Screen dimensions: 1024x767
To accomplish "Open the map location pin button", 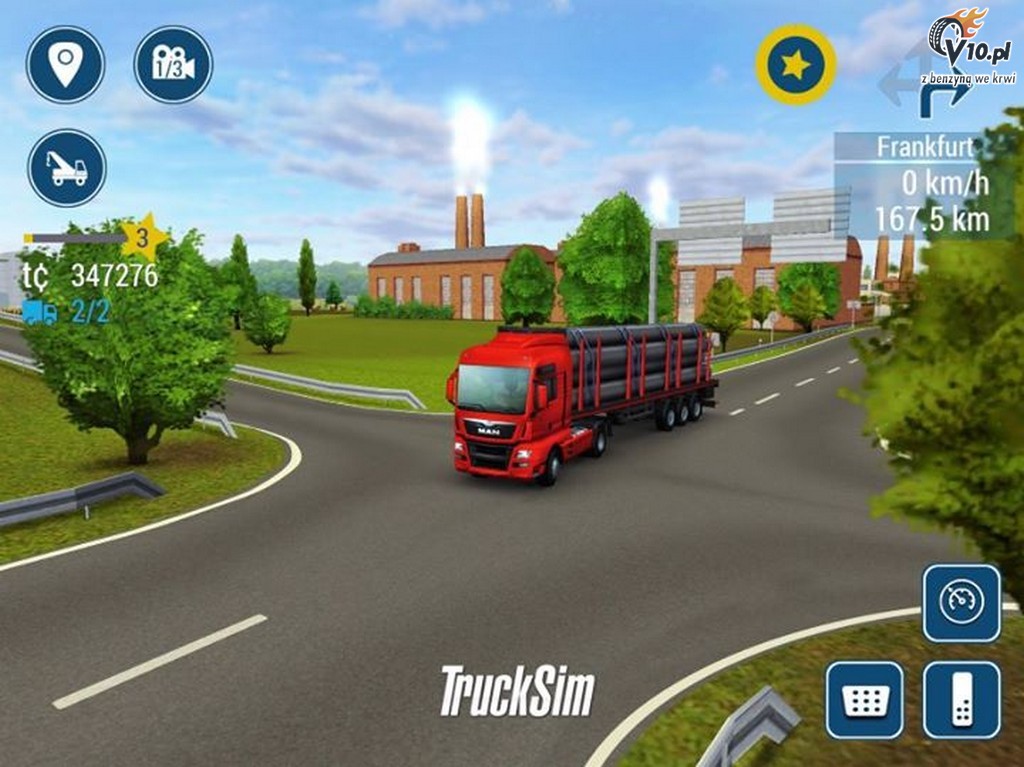I will pyautogui.click(x=65, y=64).
